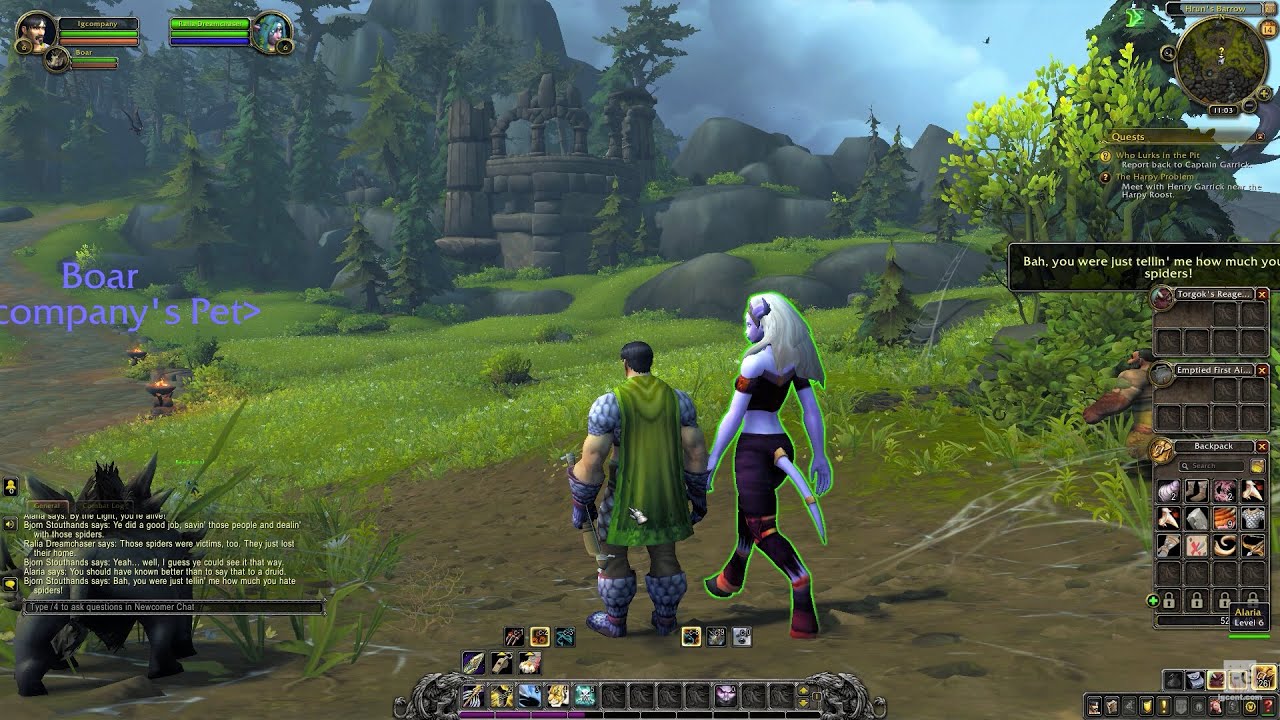Click the action bar page-up arrow
1280x720 pixels.
[x=802, y=690]
